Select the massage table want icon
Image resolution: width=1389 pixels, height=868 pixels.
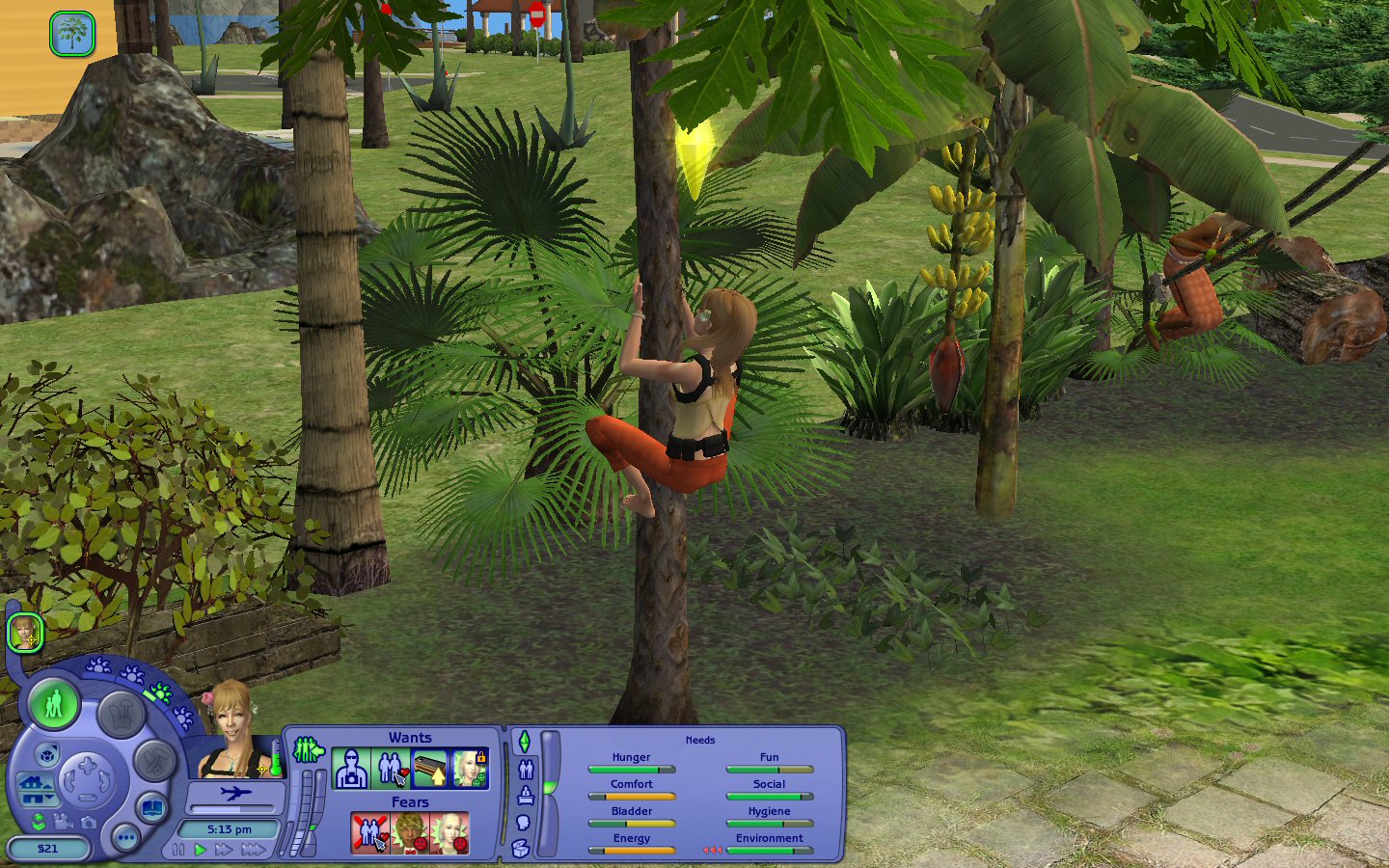[429, 769]
